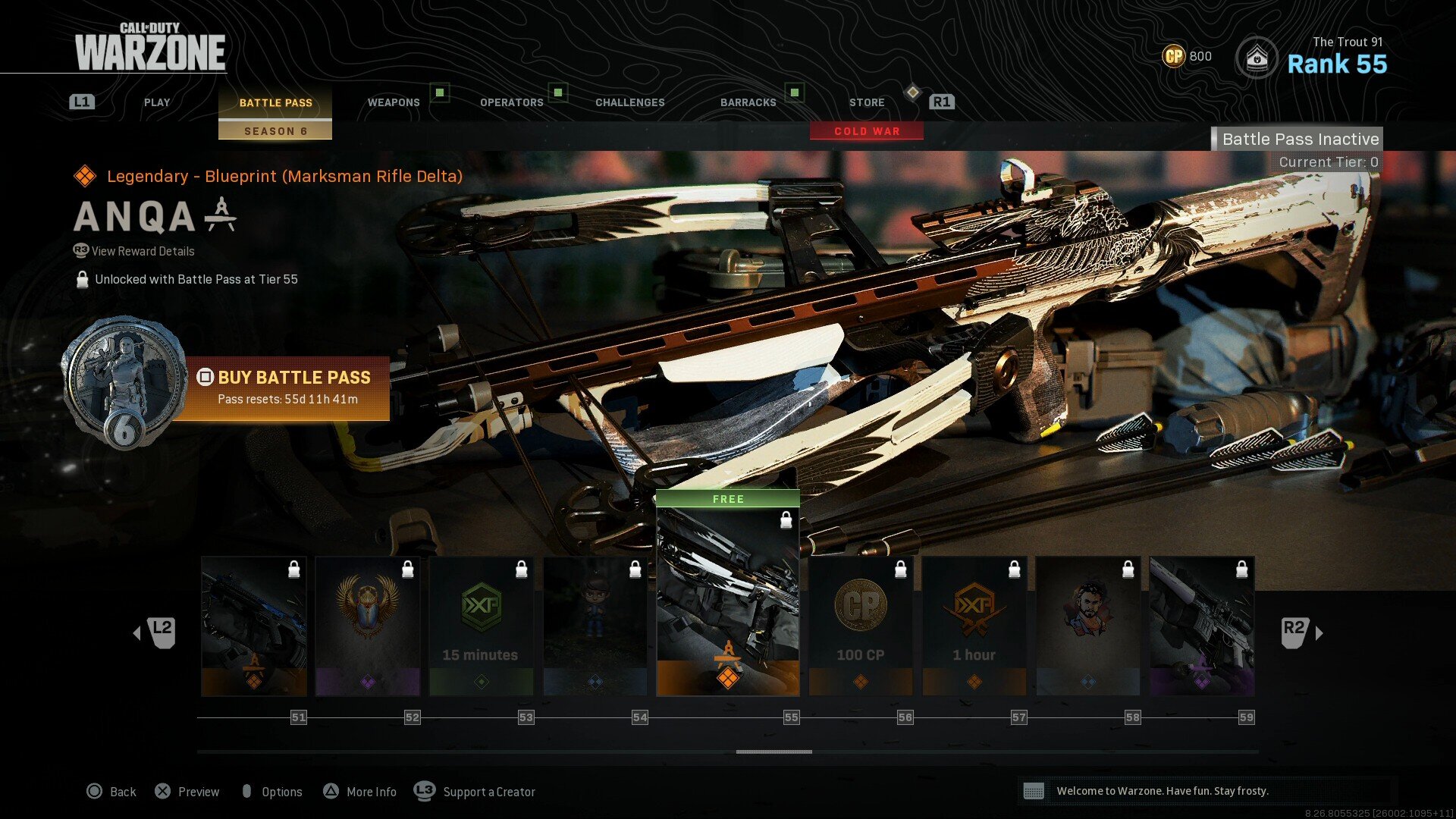Go to the Operators tab
The image size is (1456, 819).
tap(512, 102)
